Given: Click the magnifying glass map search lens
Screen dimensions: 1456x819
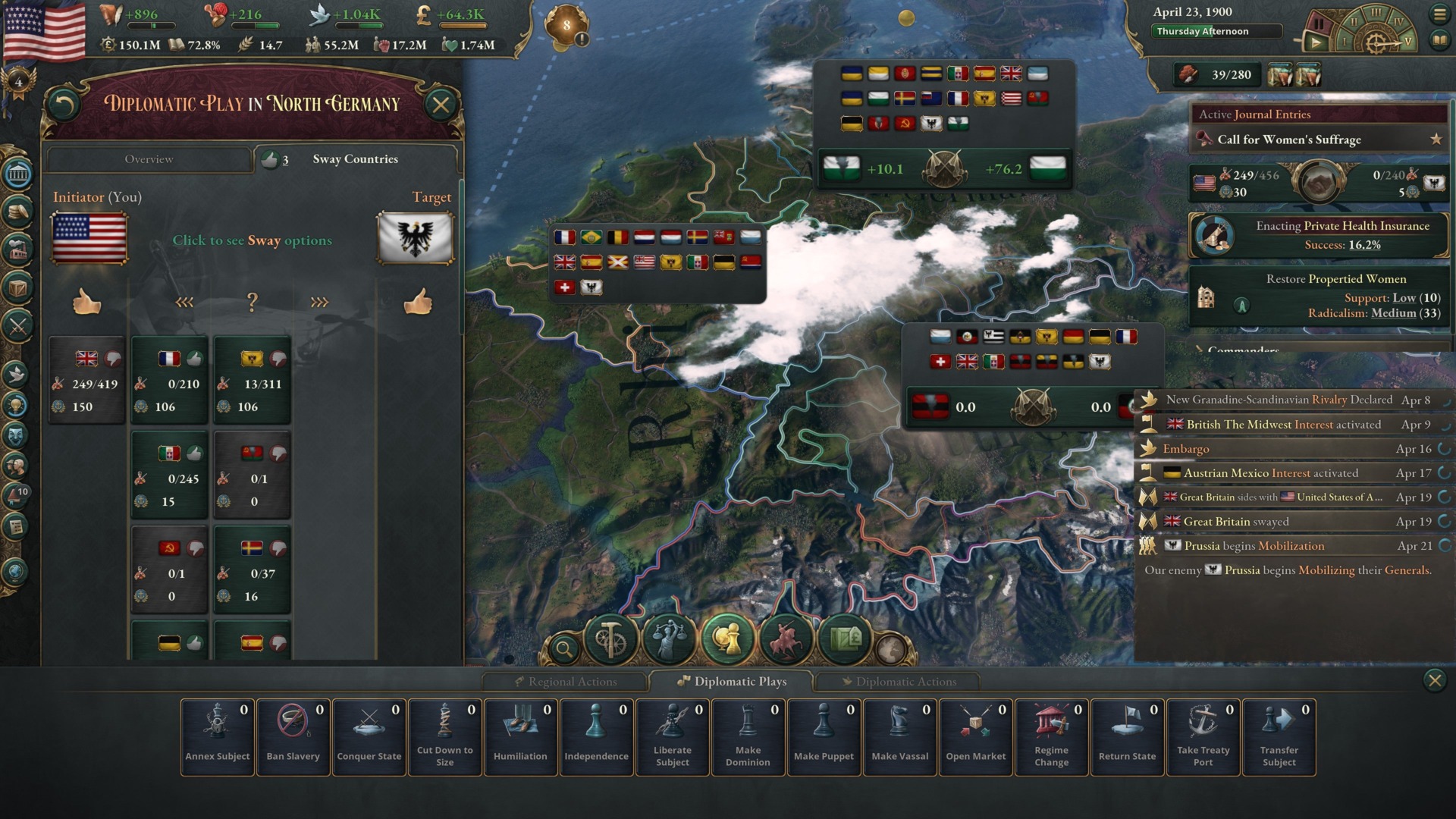Looking at the screenshot, I should (x=565, y=648).
